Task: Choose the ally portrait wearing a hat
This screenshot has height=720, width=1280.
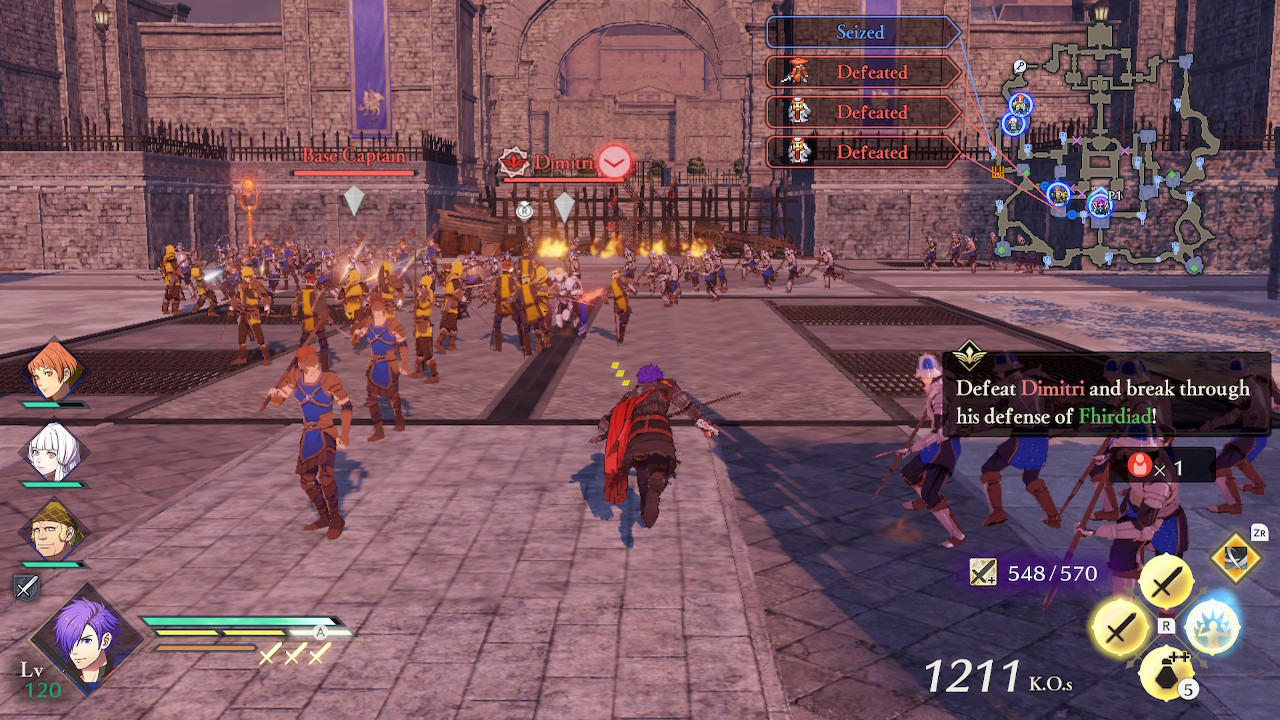Action: pyautogui.click(x=54, y=531)
